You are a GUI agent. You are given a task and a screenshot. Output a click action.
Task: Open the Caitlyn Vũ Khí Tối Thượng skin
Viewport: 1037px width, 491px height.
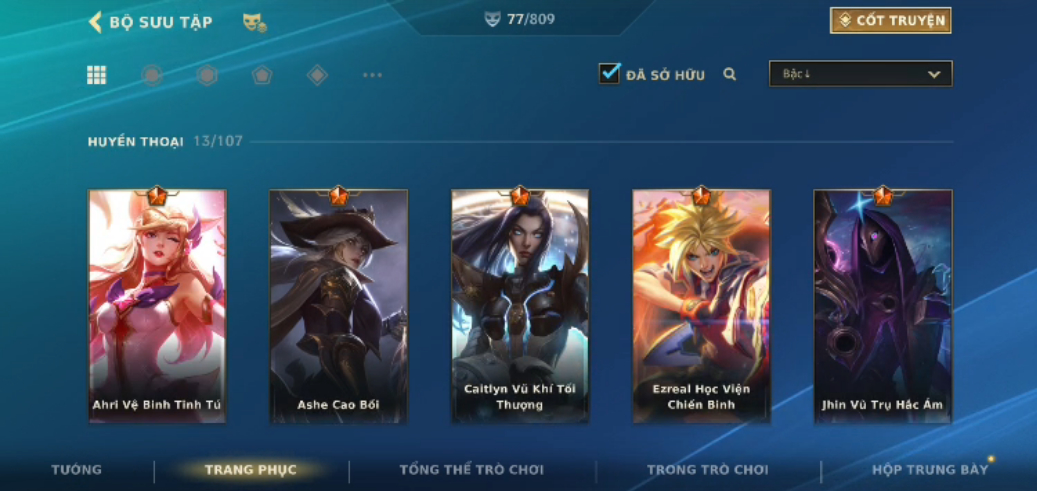pos(520,305)
